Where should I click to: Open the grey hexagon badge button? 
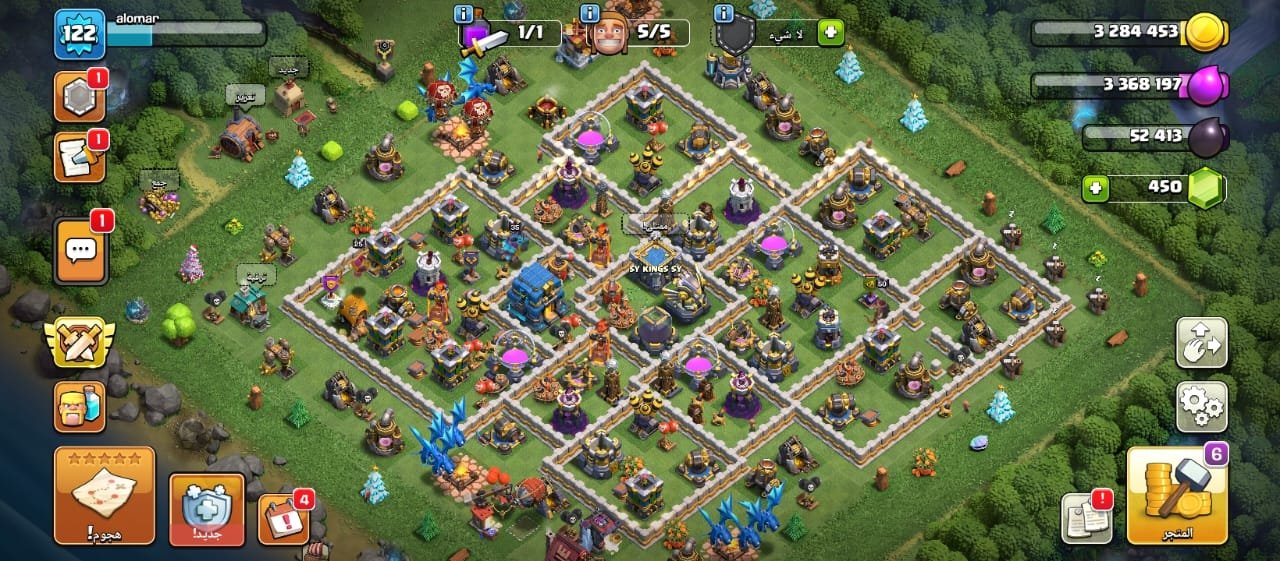click(x=79, y=97)
